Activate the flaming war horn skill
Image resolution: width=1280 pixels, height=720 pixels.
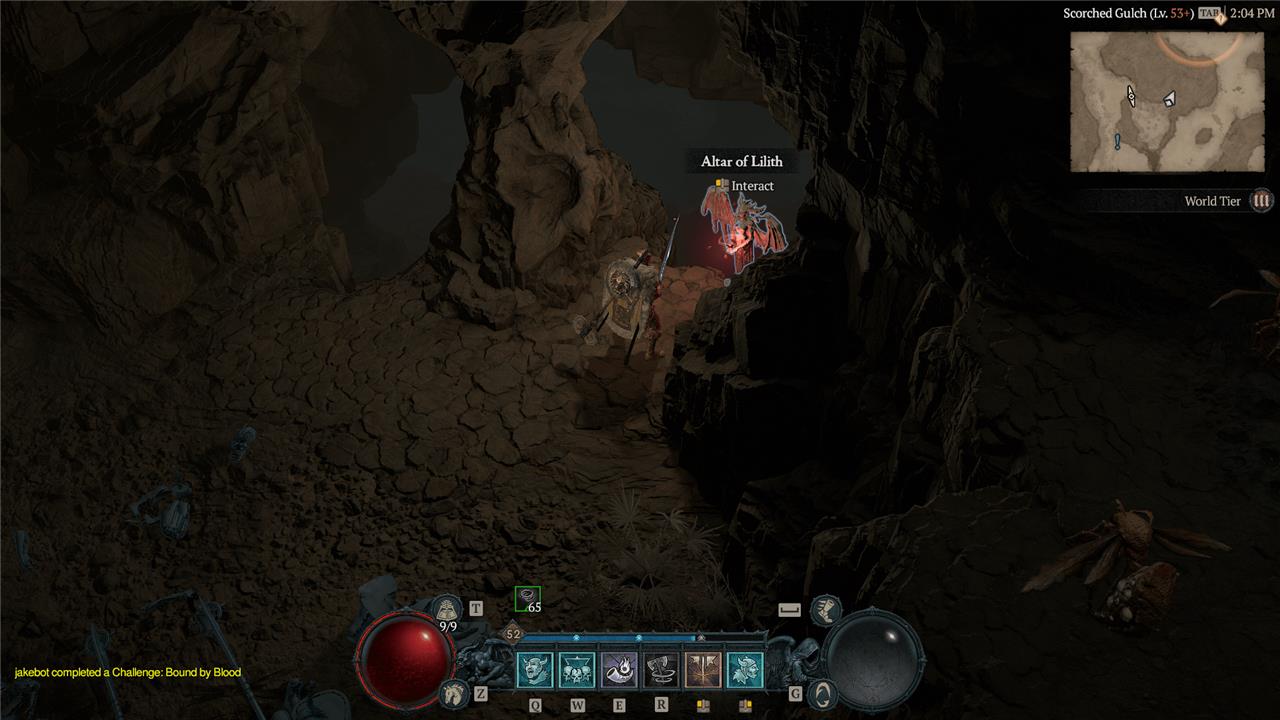pyautogui.click(x=619, y=670)
